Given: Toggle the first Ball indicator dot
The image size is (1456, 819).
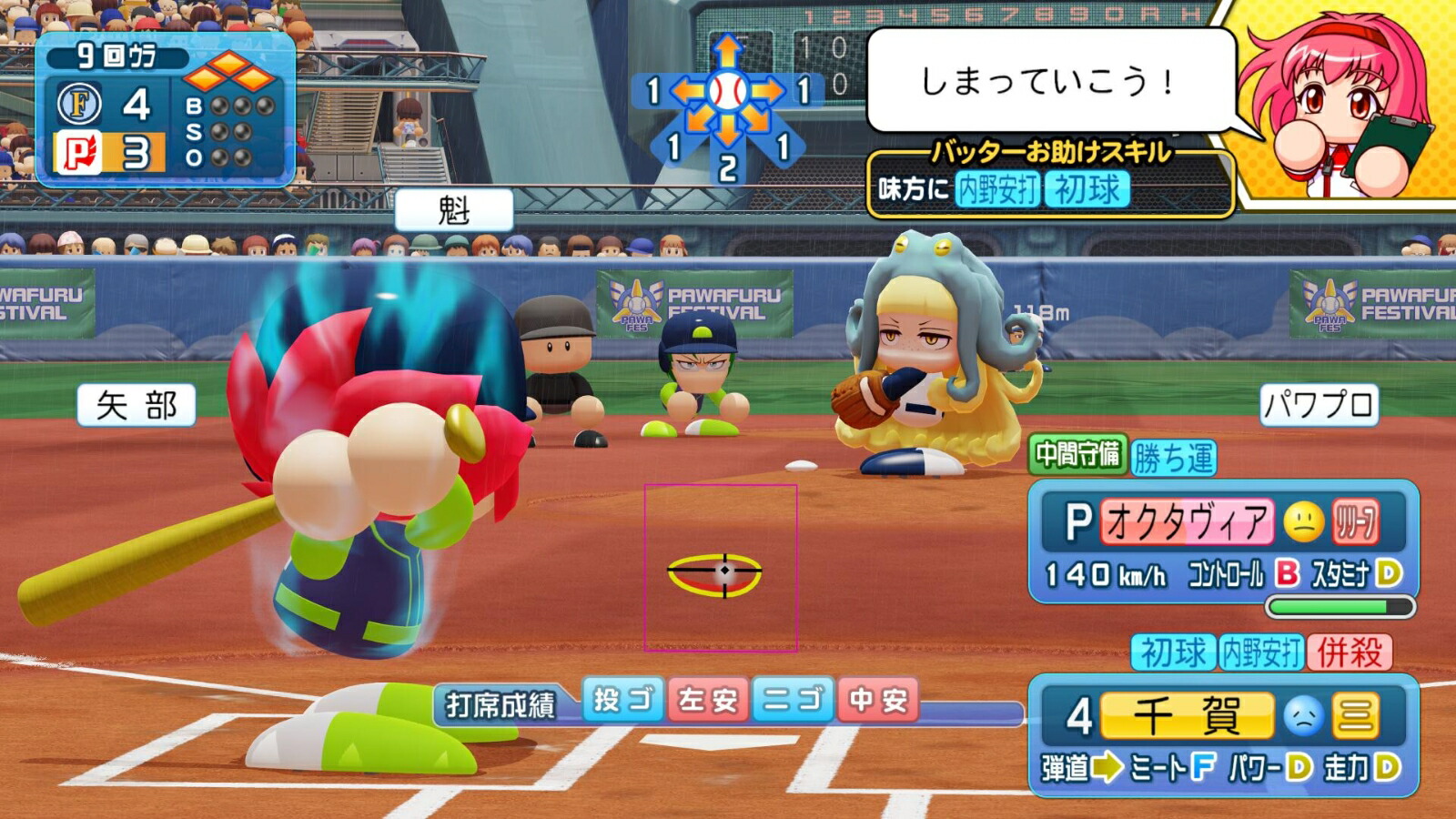Looking at the screenshot, I should (219, 106).
